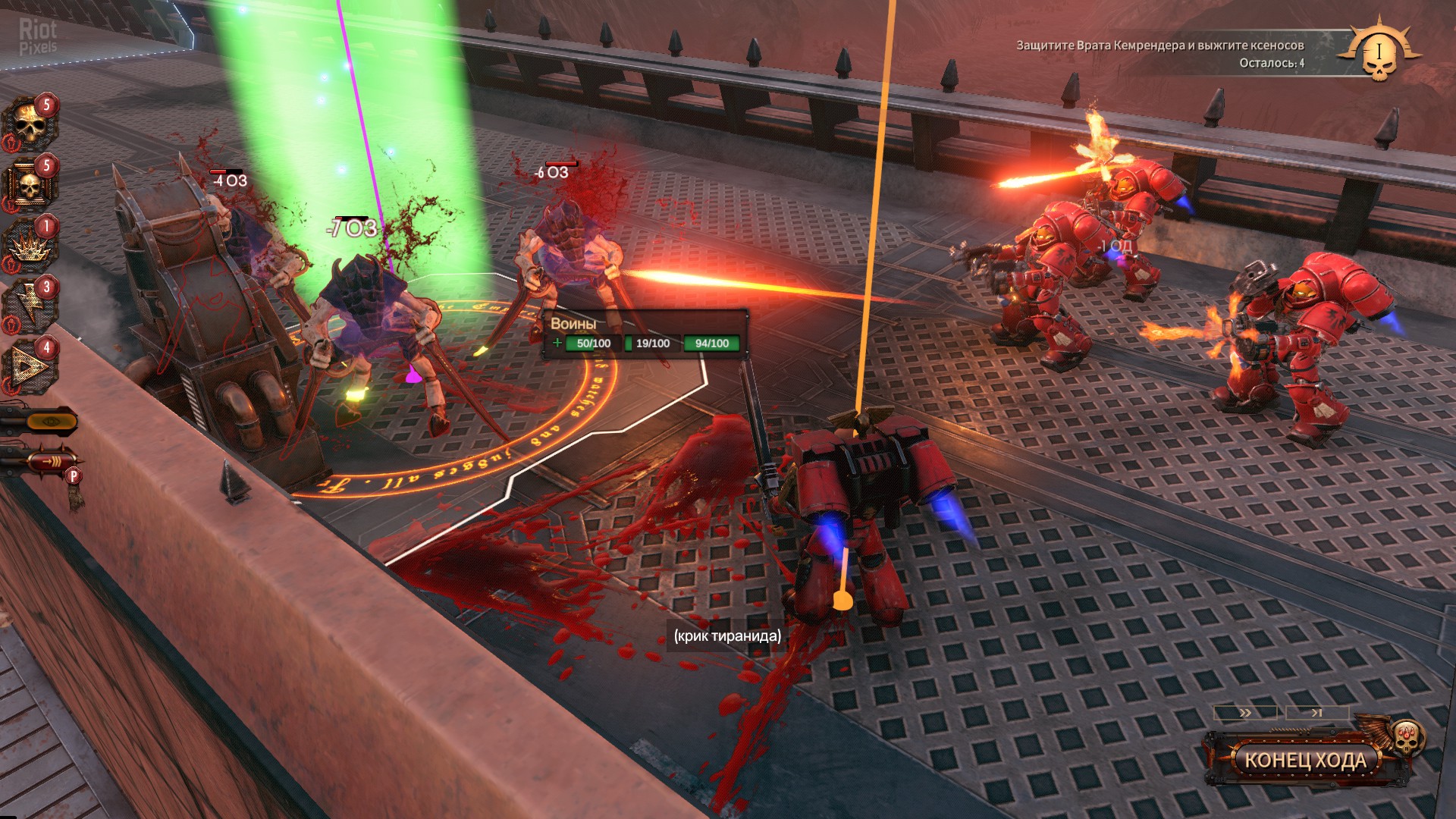1456x819 pixels.
Task: Use the spiked explosion ability
Action: point(30,244)
